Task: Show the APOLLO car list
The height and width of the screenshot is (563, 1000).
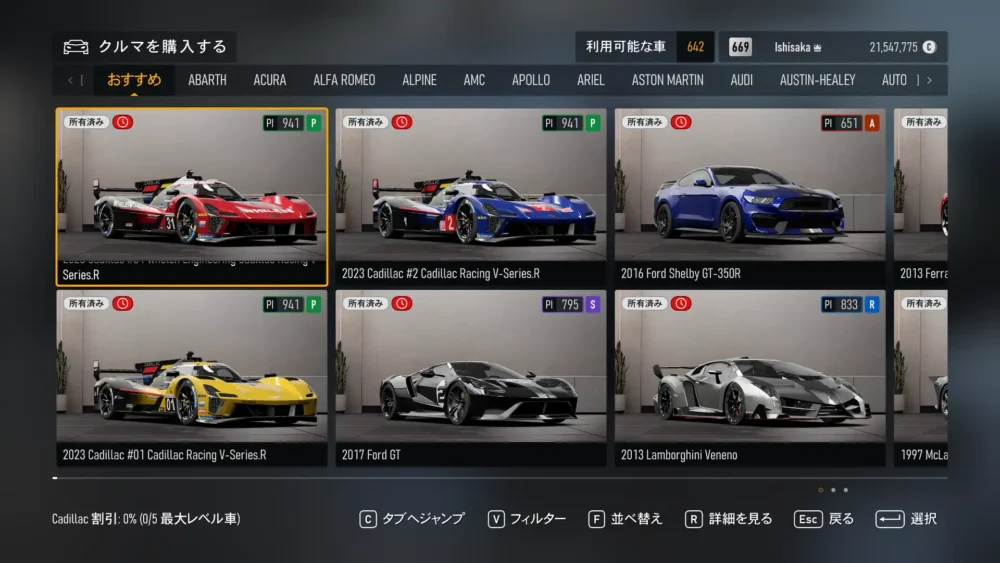Action: [531, 80]
